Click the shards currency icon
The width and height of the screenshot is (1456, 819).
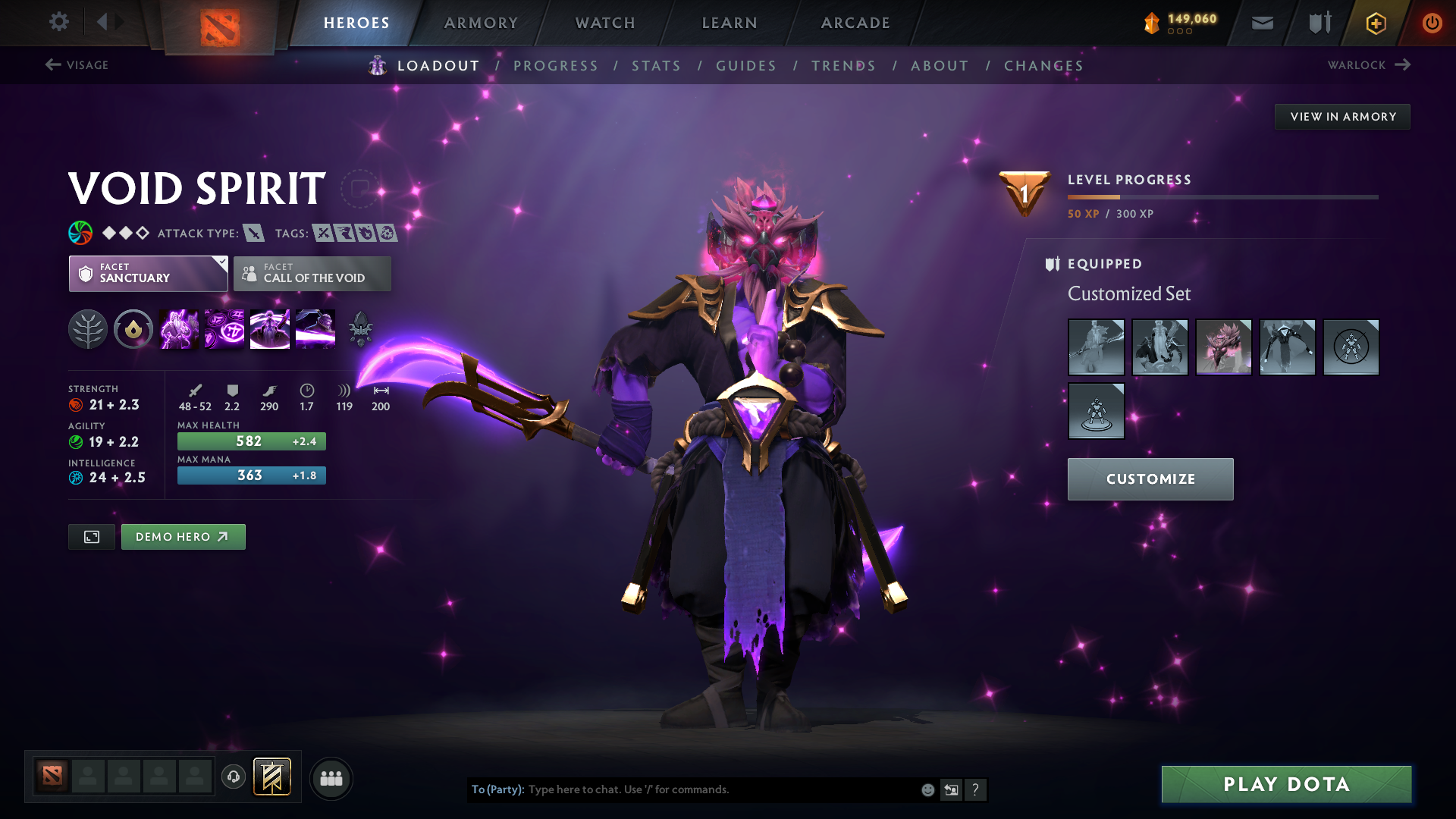[x=1151, y=22]
